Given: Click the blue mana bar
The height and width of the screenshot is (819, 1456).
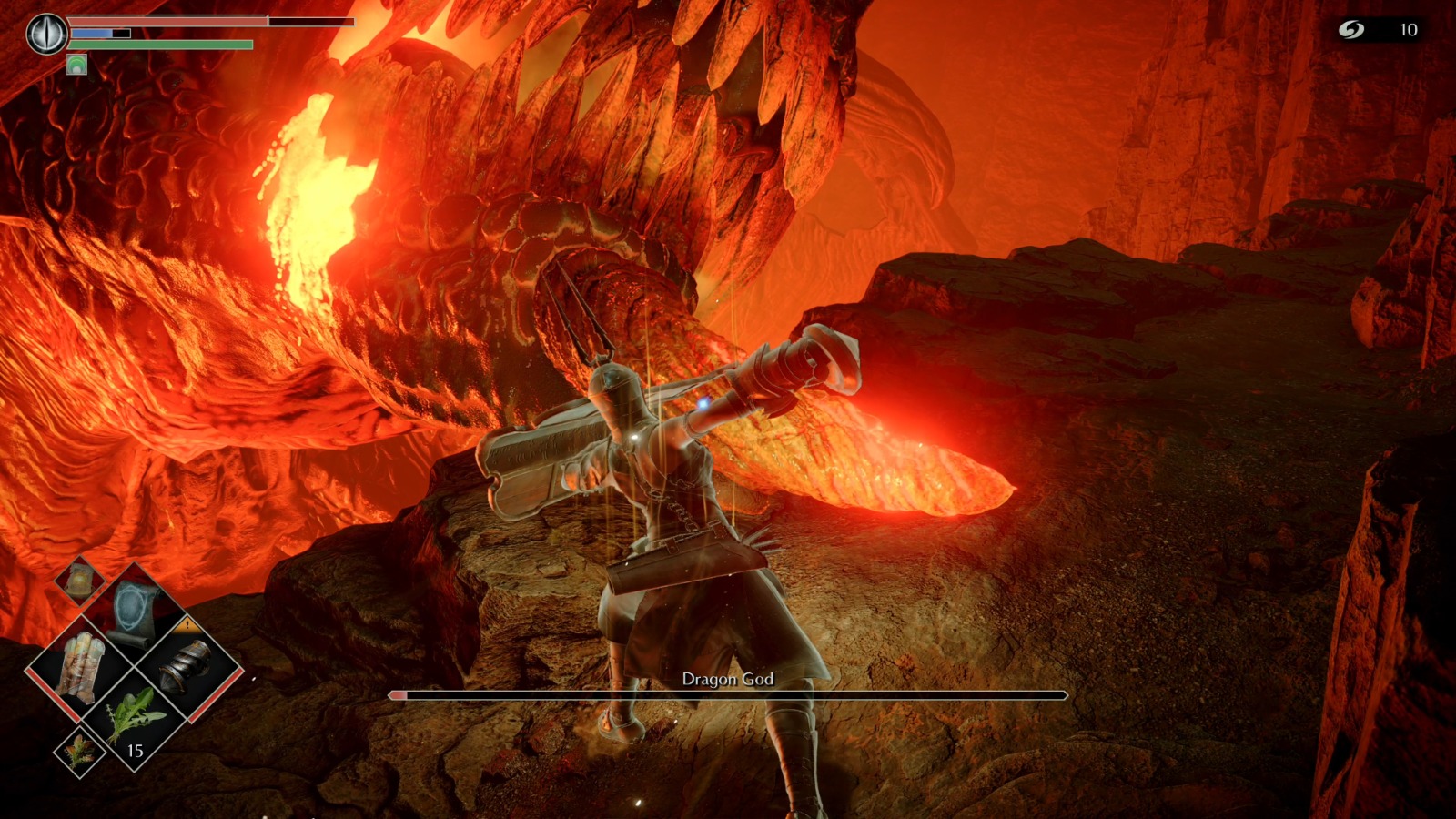Looking at the screenshot, I should tap(91, 34).
